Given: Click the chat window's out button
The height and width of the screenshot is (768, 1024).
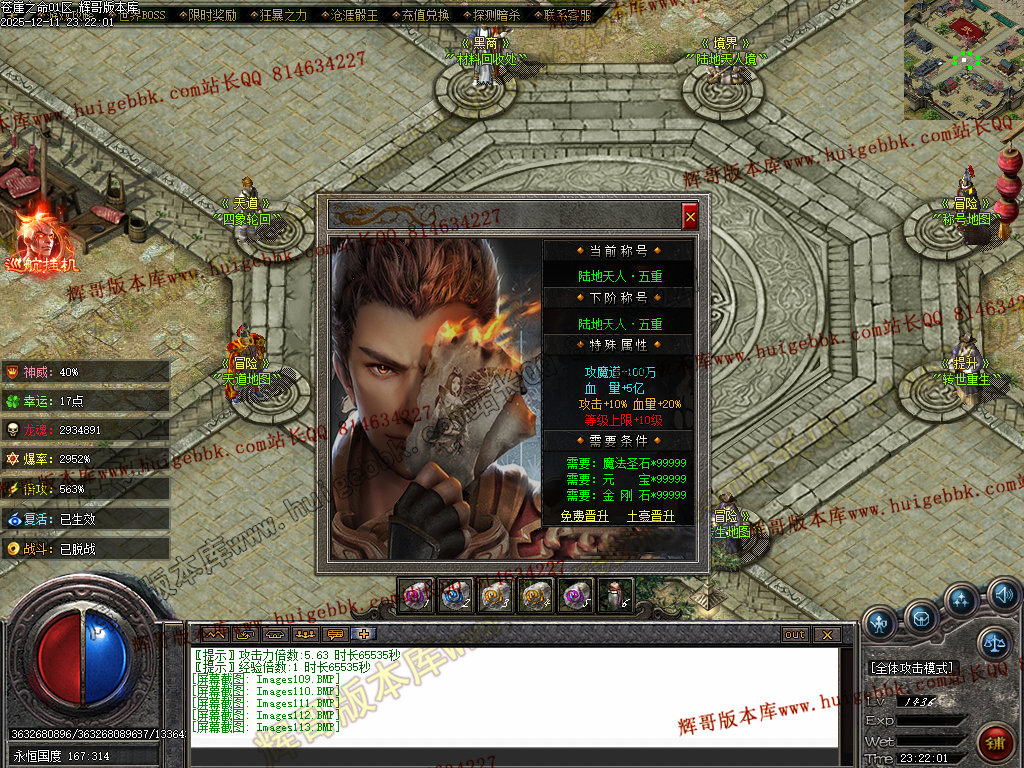Looking at the screenshot, I should (x=795, y=635).
